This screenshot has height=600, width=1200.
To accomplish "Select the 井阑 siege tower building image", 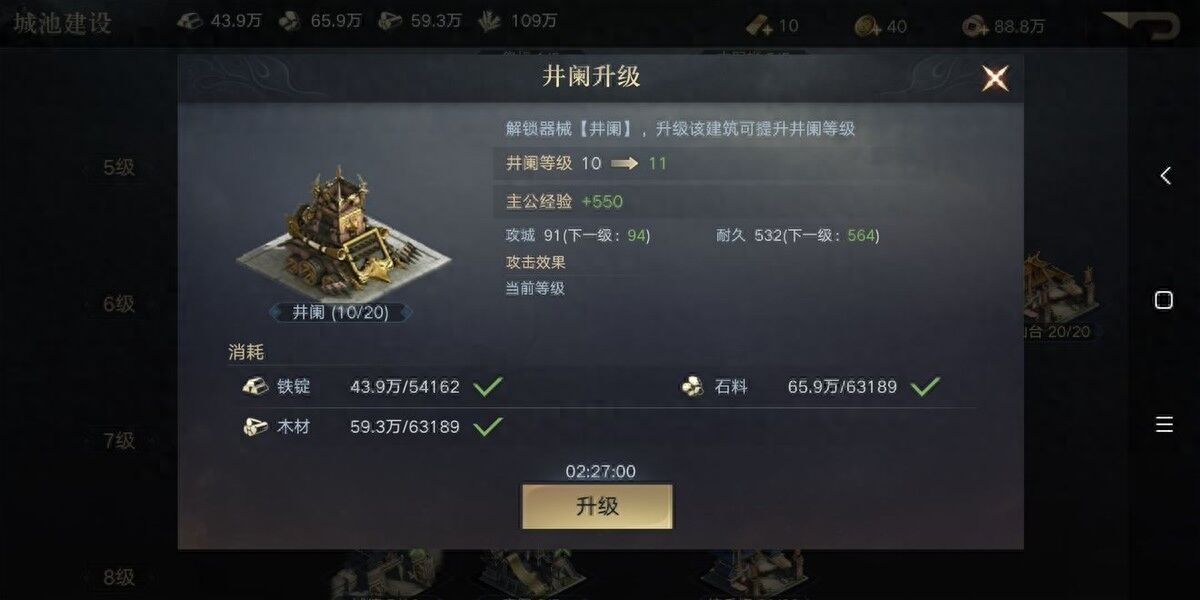I will tap(341, 232).
